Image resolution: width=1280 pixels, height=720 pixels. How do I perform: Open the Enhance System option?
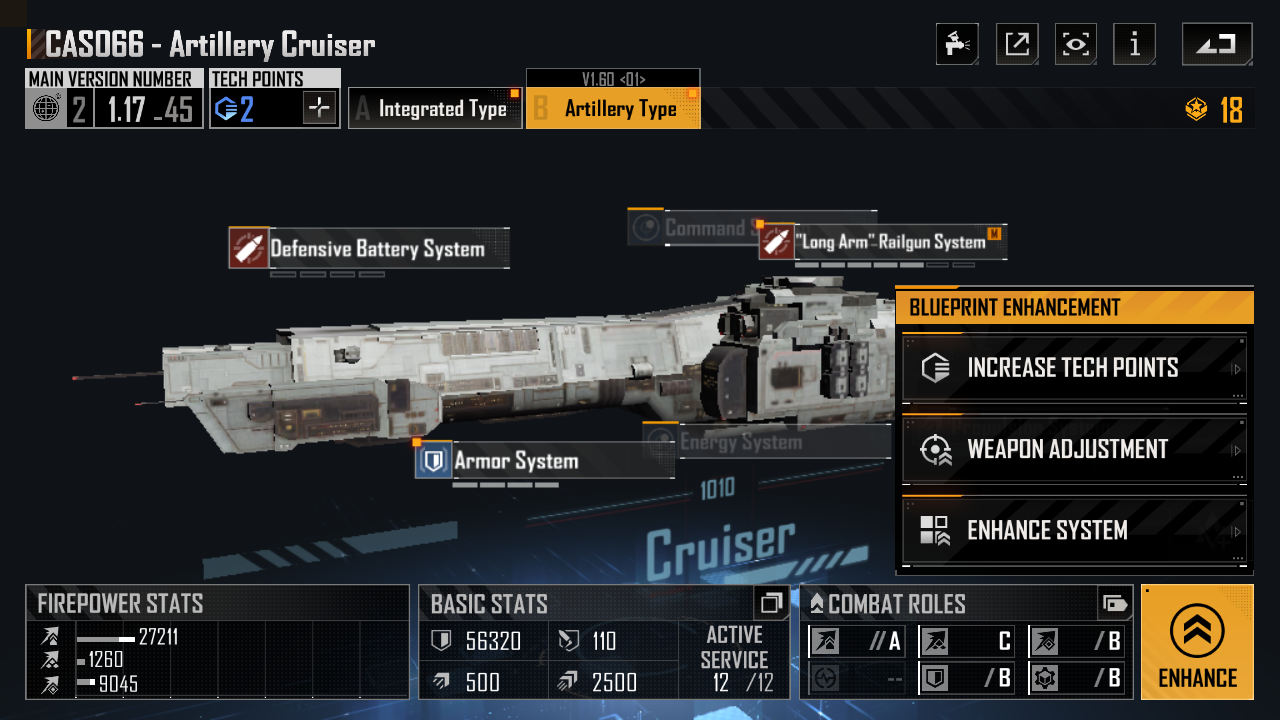[1074, 530]
